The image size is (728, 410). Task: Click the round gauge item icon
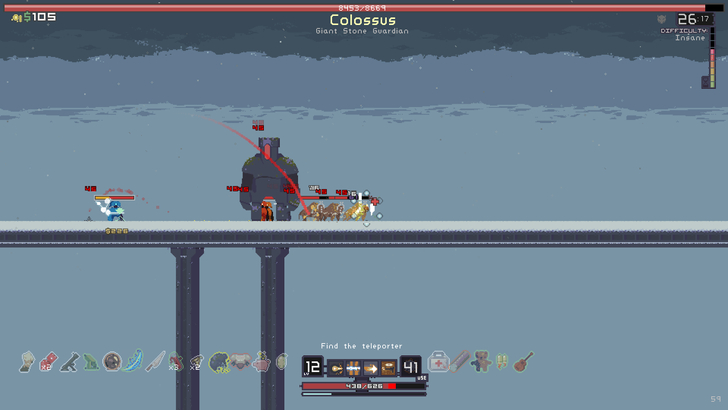coord(112,361)
